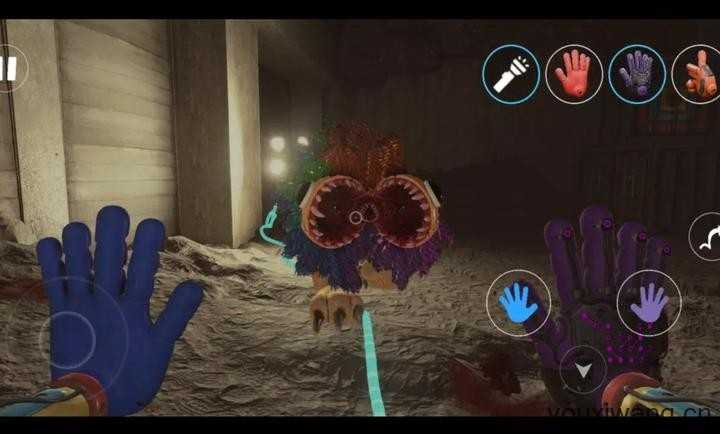
Task: Crouch using the down arrow button
Action: [583, 368]
